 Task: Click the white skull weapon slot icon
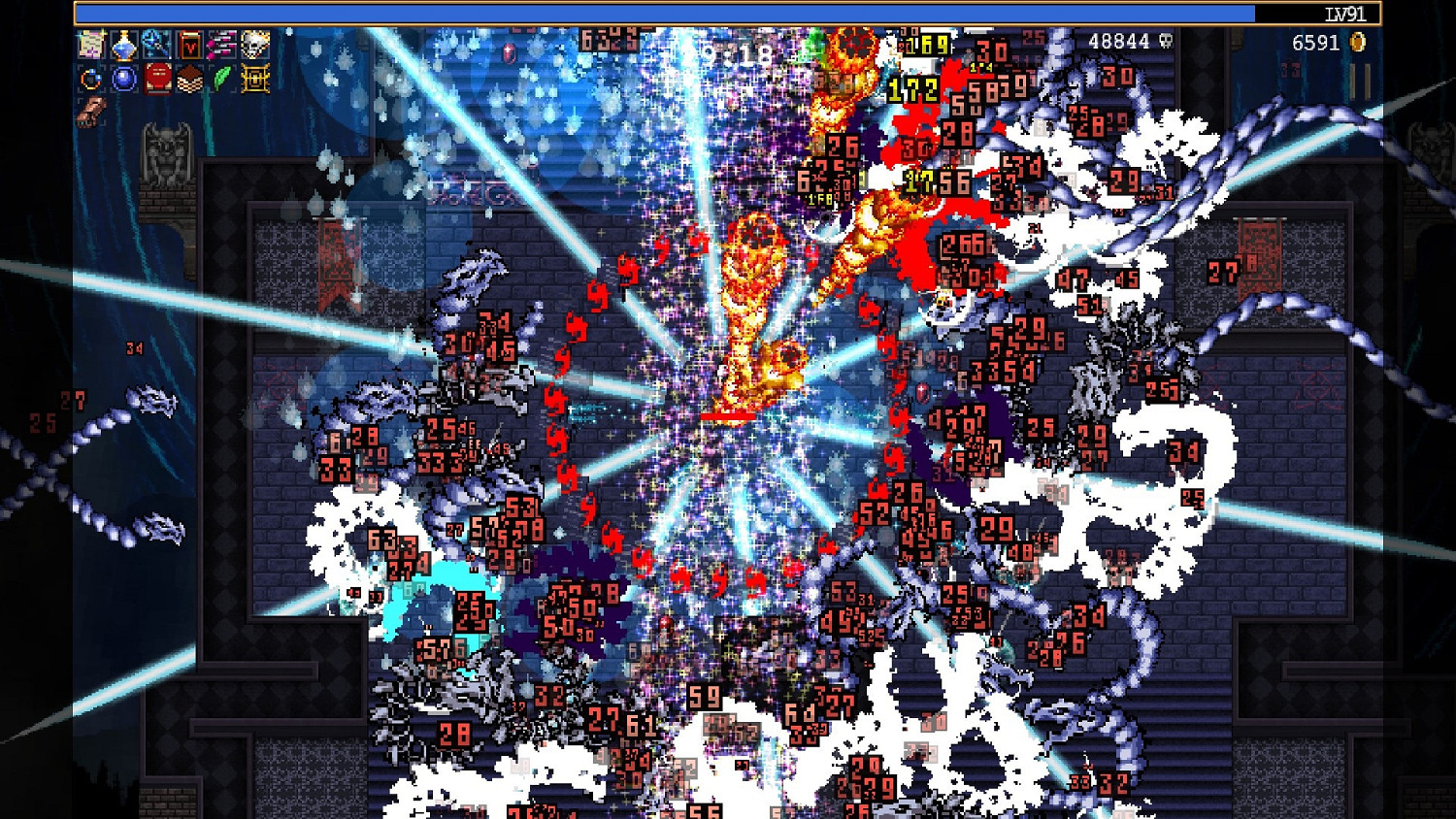253,44
